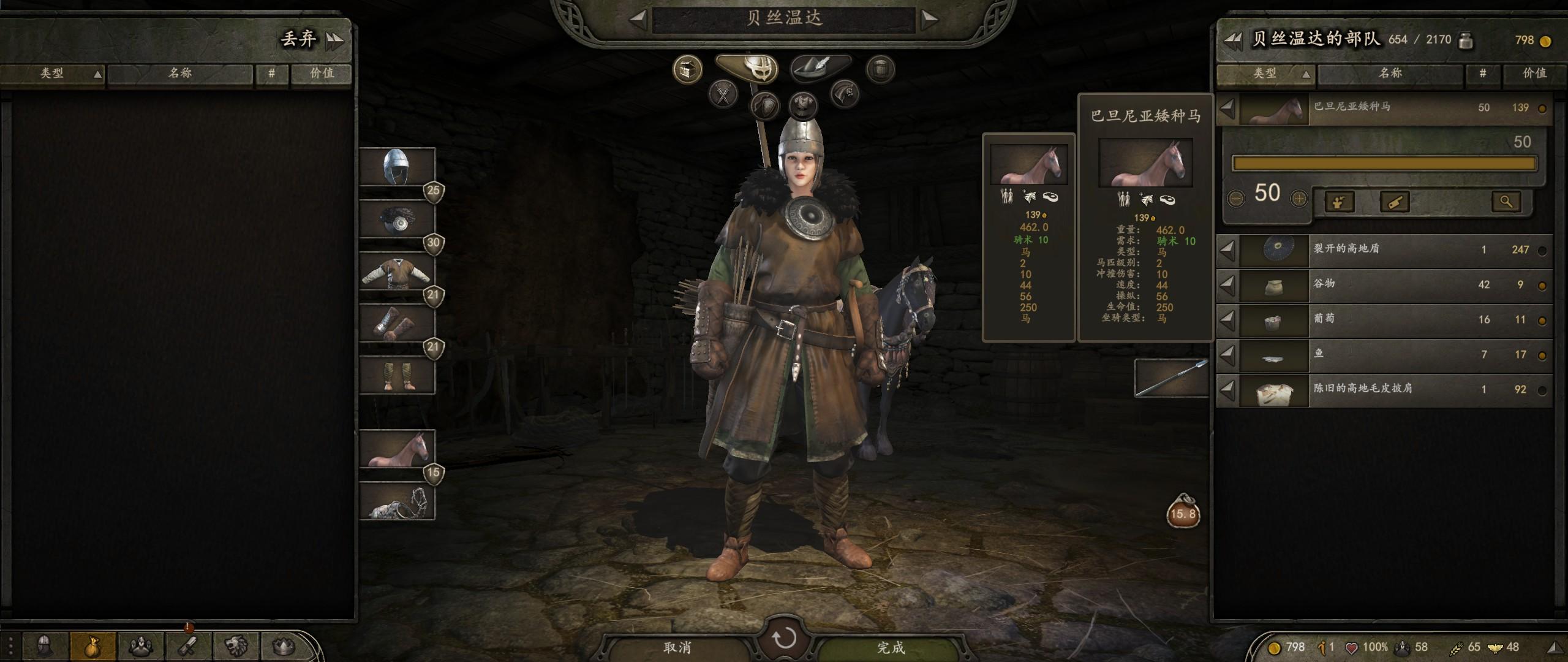Sort party inventory by 价值 (value)
This screenshot has width=1568, height=662.
pos(1534,74)
